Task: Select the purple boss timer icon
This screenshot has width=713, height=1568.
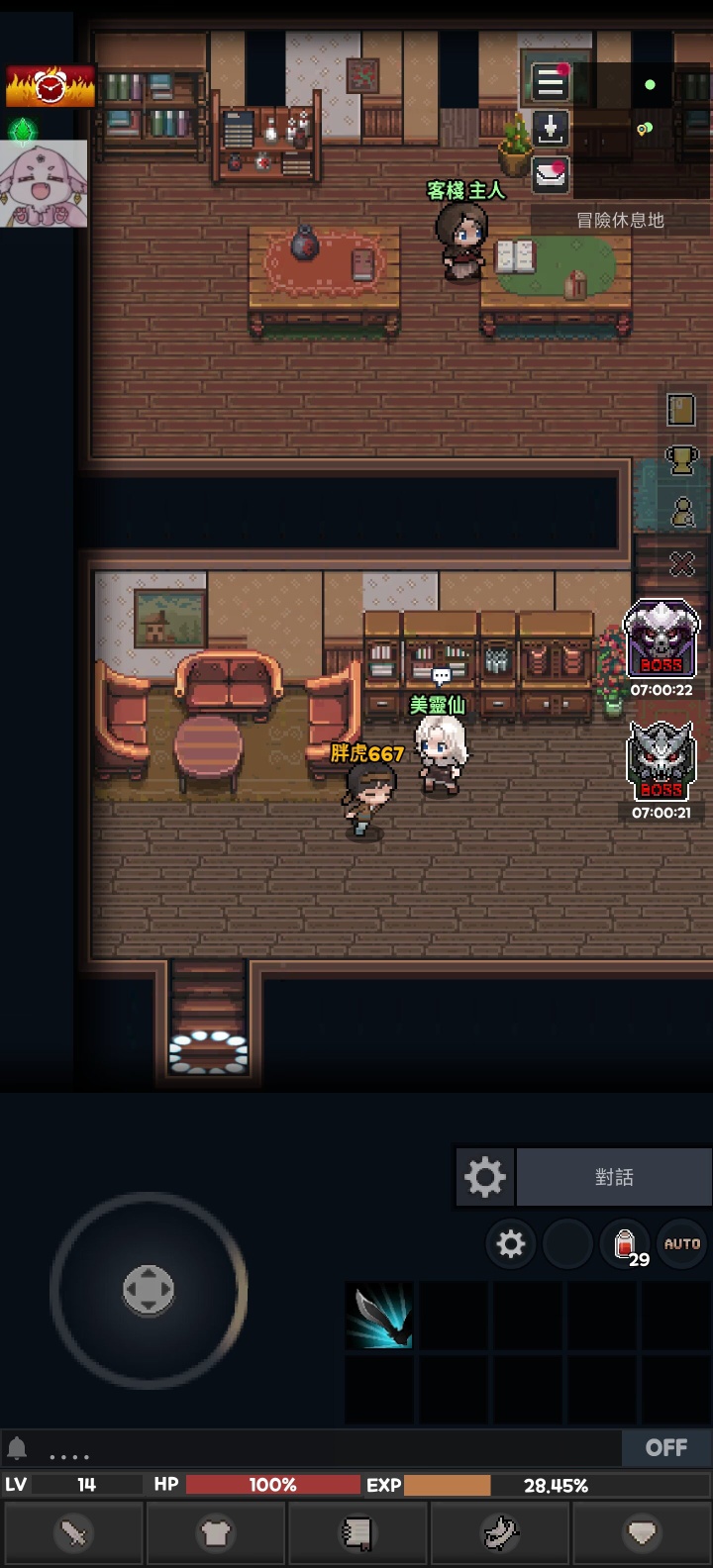Action: pos(662,639)
